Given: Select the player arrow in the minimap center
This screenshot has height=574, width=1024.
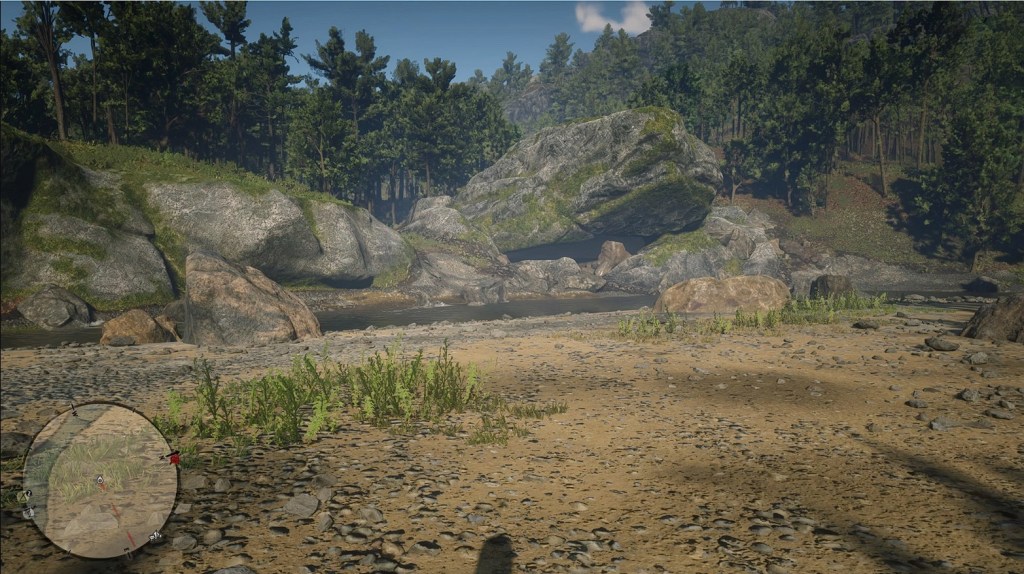Looking at the screenshot, I should pyautogui.click(x=100, y=481).
